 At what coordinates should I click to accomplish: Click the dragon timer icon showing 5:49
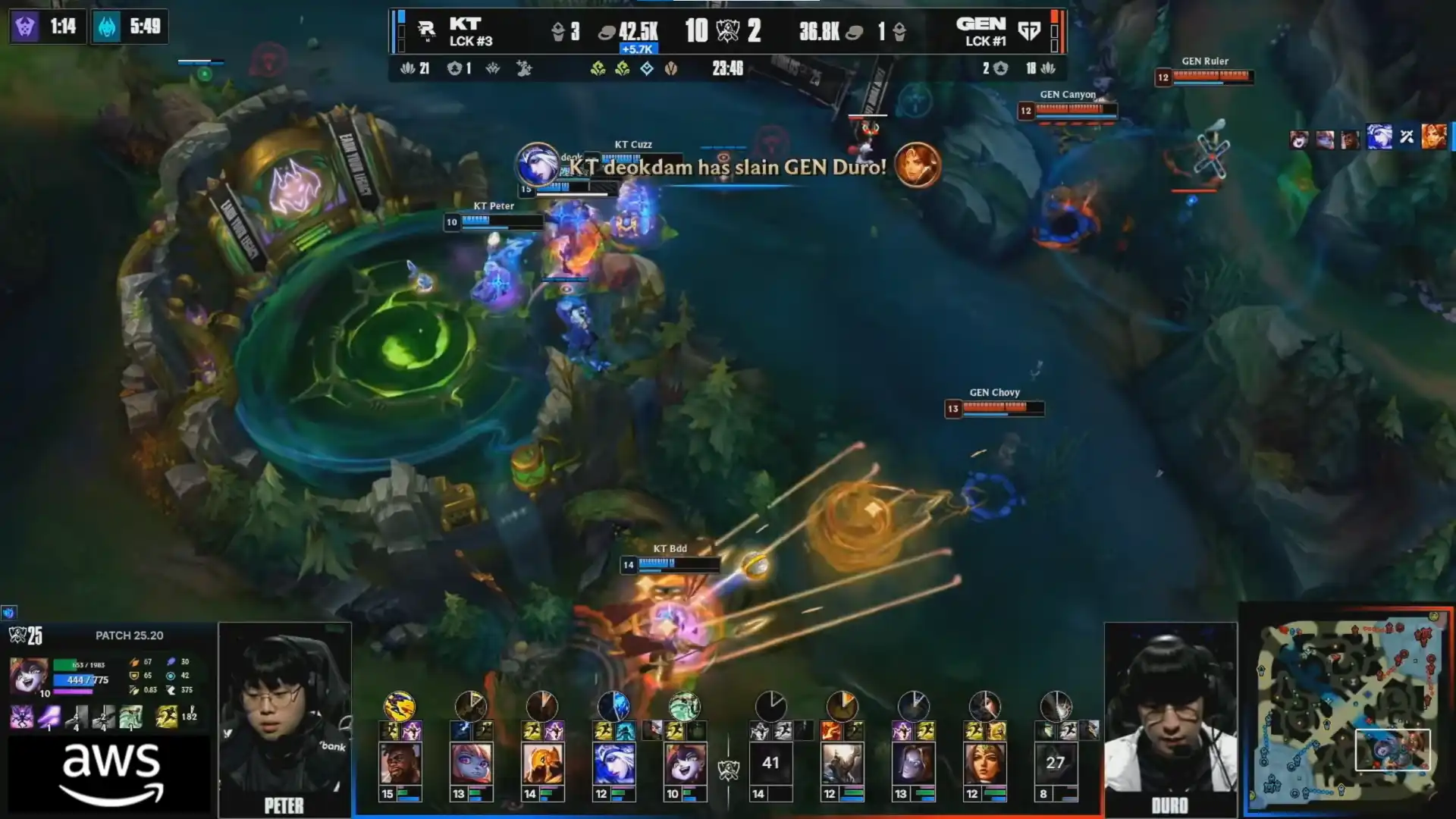[x=107, y=27]
